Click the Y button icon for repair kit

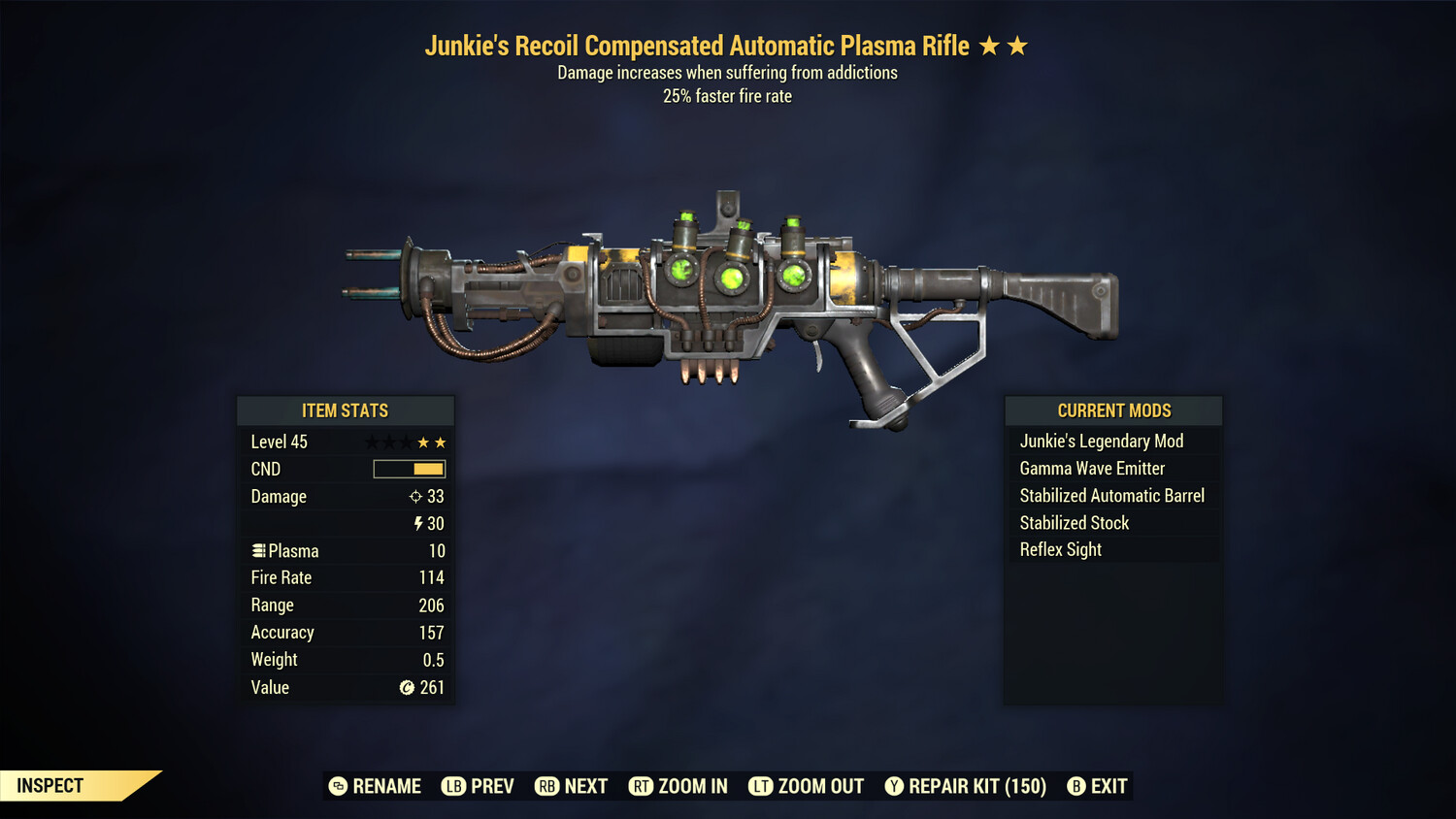[894, 786]
